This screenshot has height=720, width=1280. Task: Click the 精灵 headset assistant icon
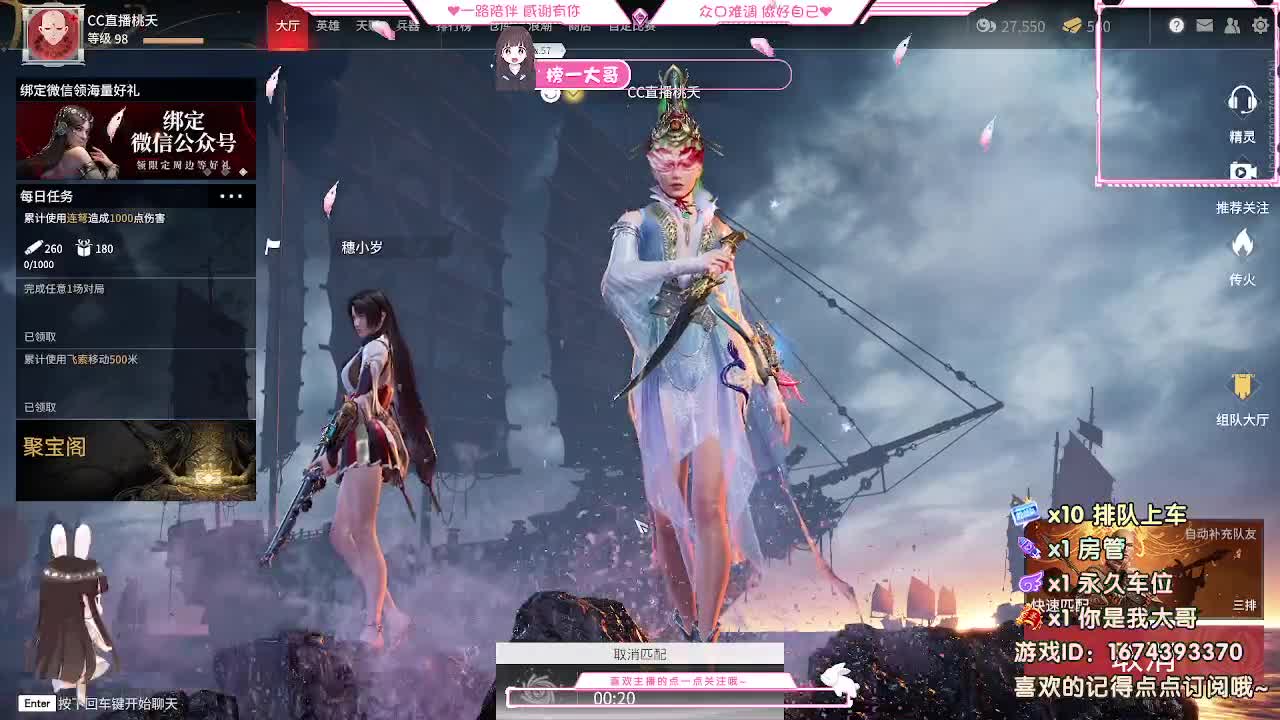pyautogui.click(x=1242, y=100)
